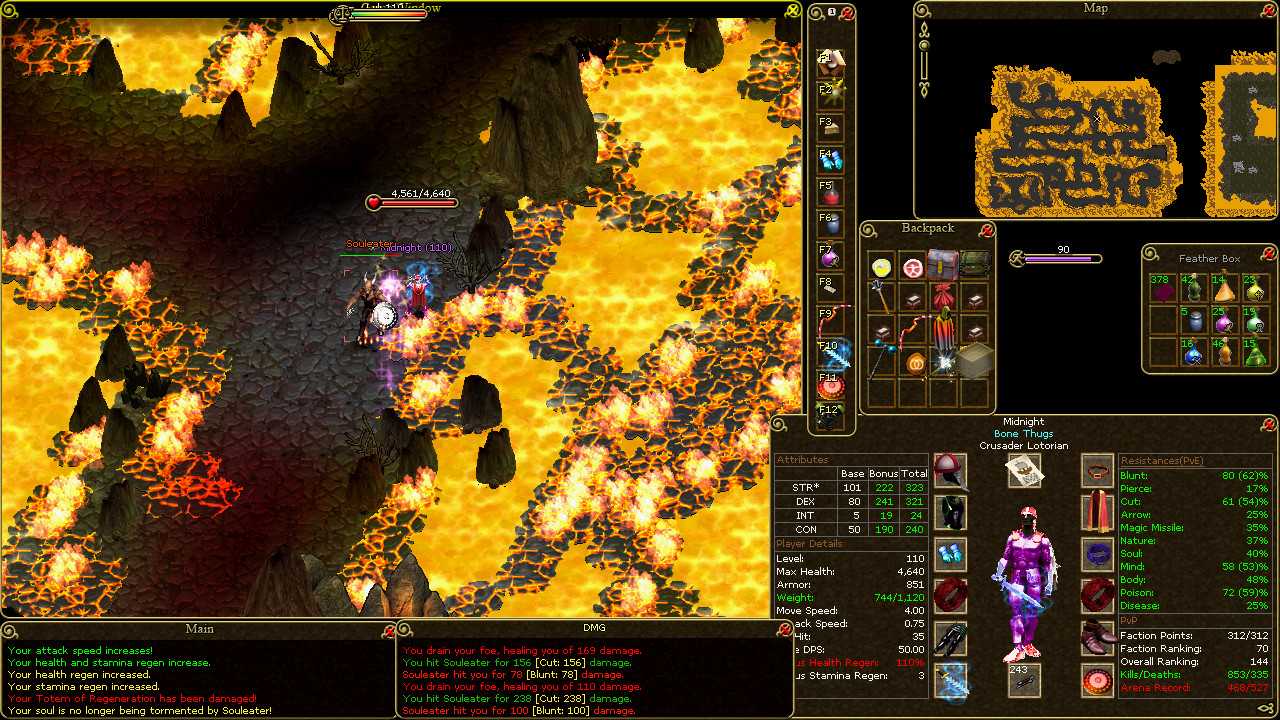Switch to the DMG log tab
This screenshot has width=1280, height=720.
coord(592,629)
